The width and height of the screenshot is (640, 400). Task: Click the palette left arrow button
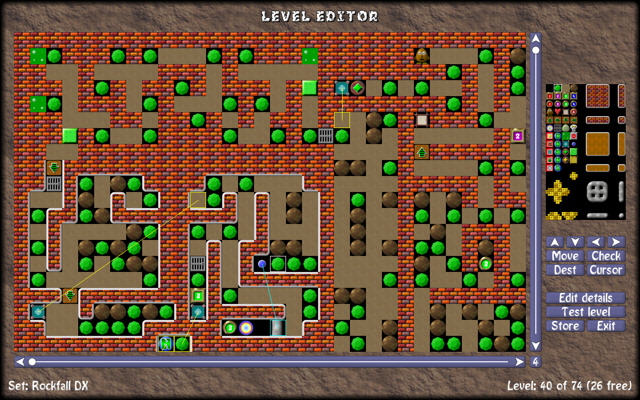596,242
